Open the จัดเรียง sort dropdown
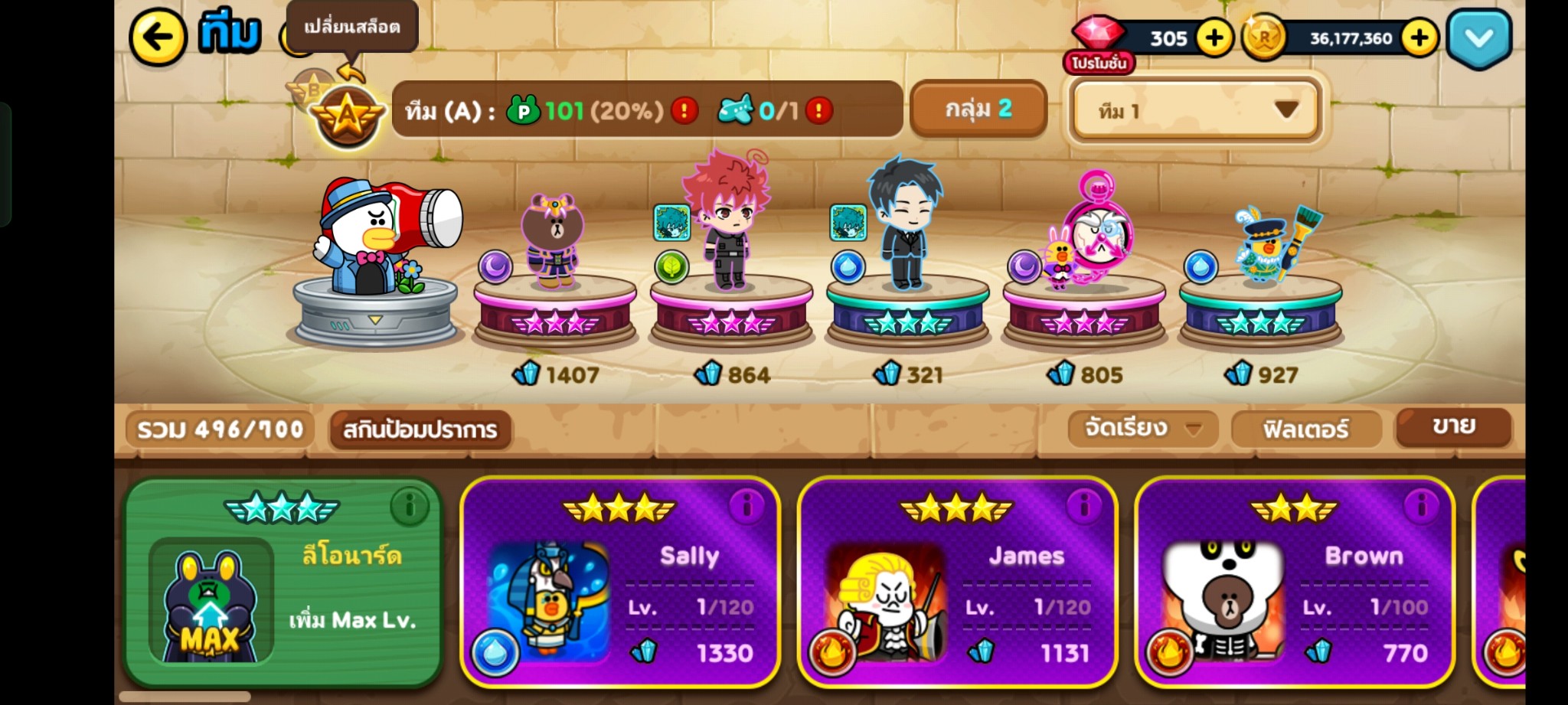The width and height of the screenshot is (1568, 705). point(1142,428)
